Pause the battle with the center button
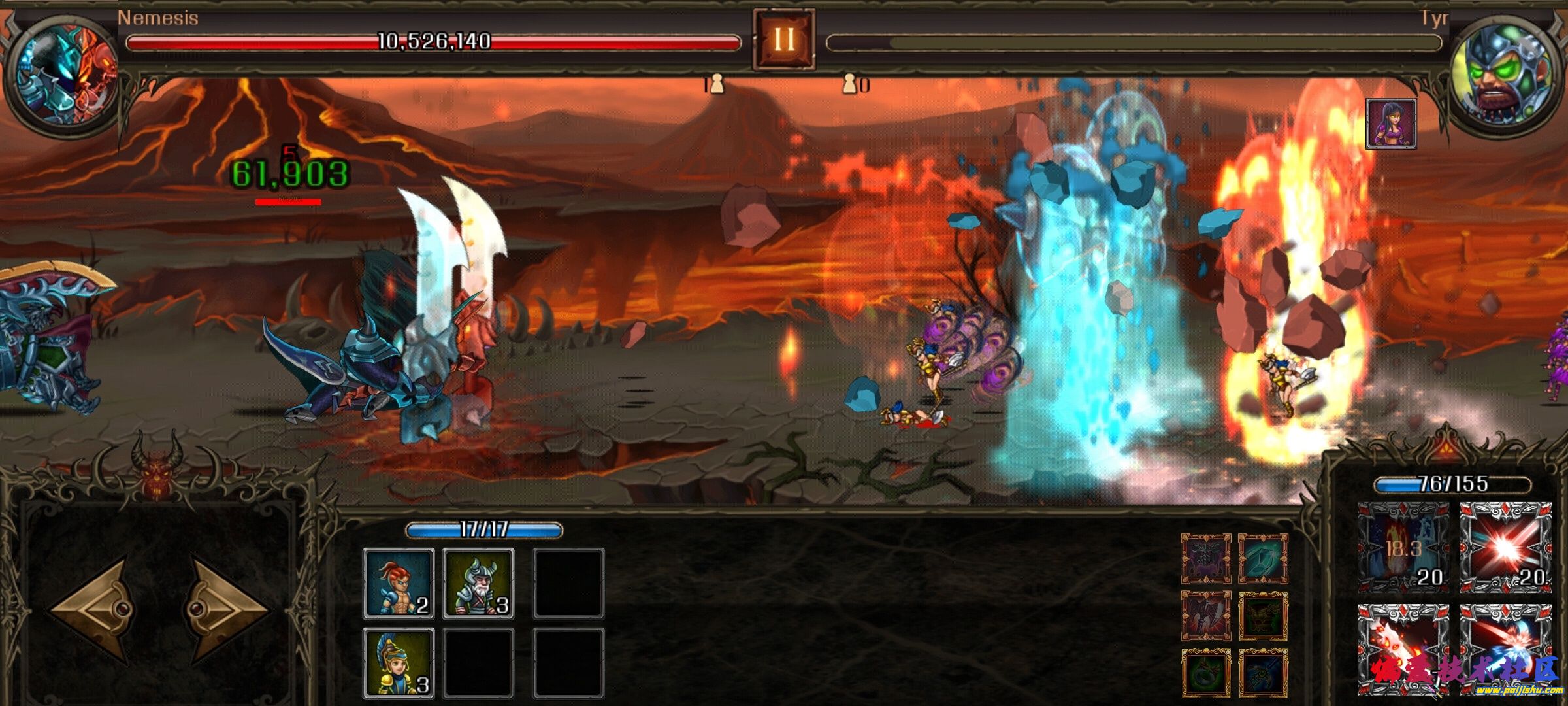This screenshot has height=706, width=1568. (783, 39)
